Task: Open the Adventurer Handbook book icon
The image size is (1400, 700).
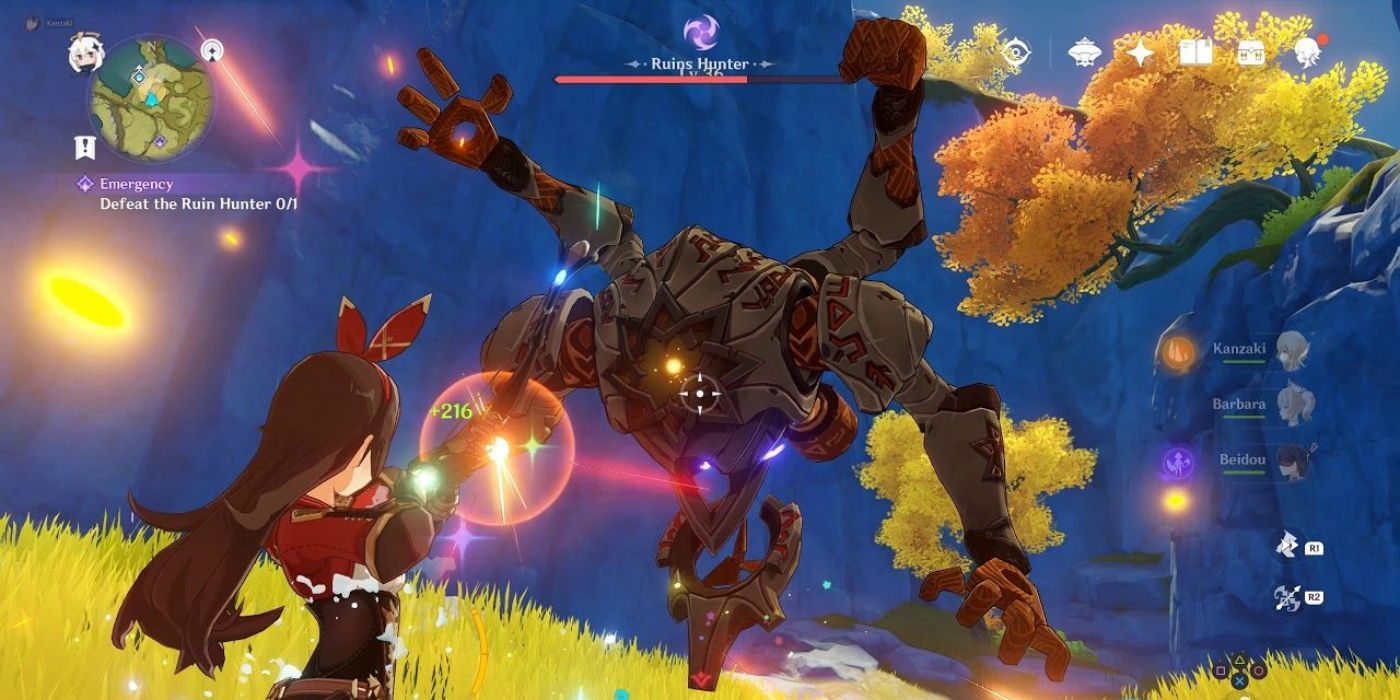Action: coord(1196,52)
